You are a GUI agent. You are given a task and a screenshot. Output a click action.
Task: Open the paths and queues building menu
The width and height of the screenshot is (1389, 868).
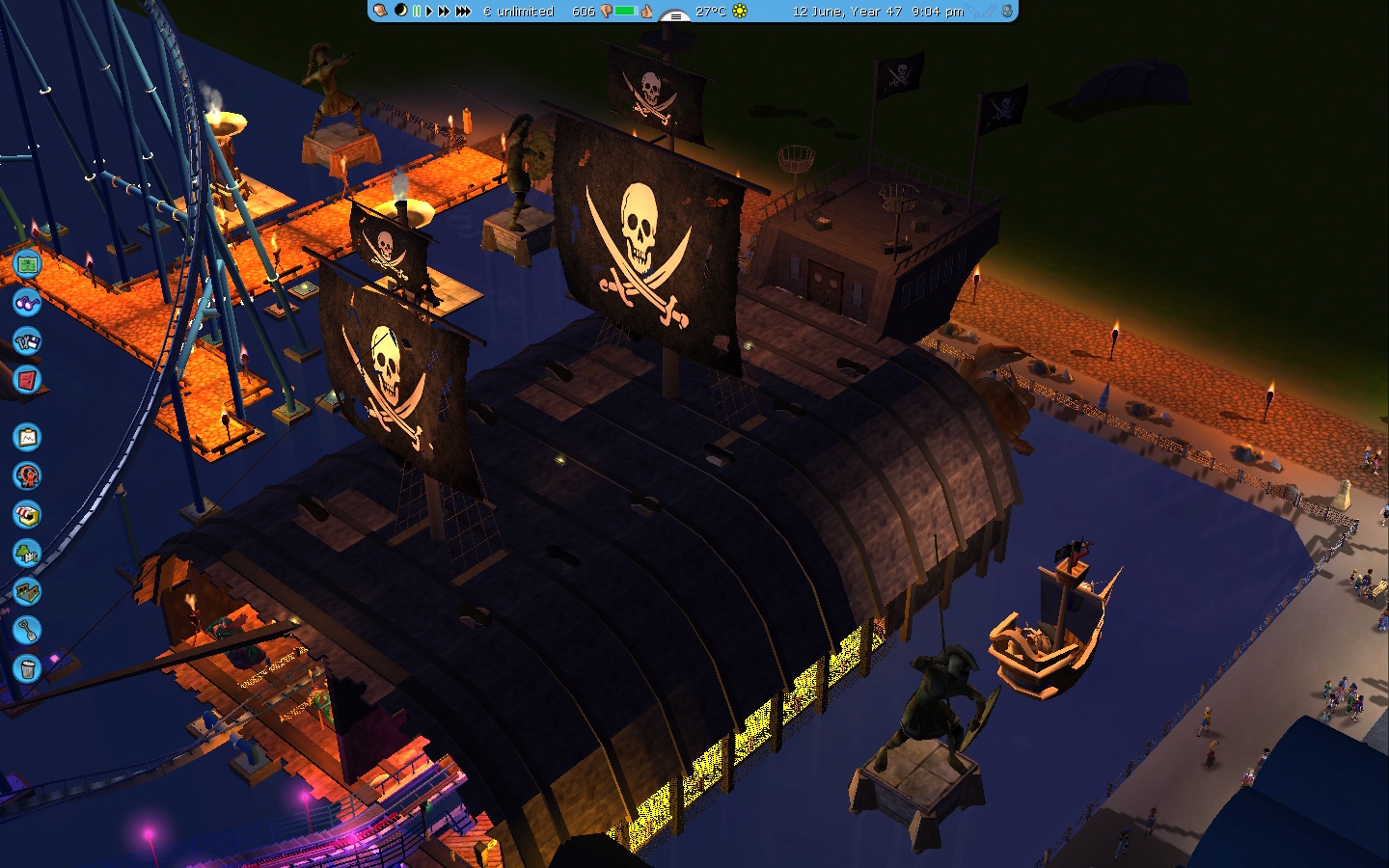pyautogui.click(x=27, y=591)
